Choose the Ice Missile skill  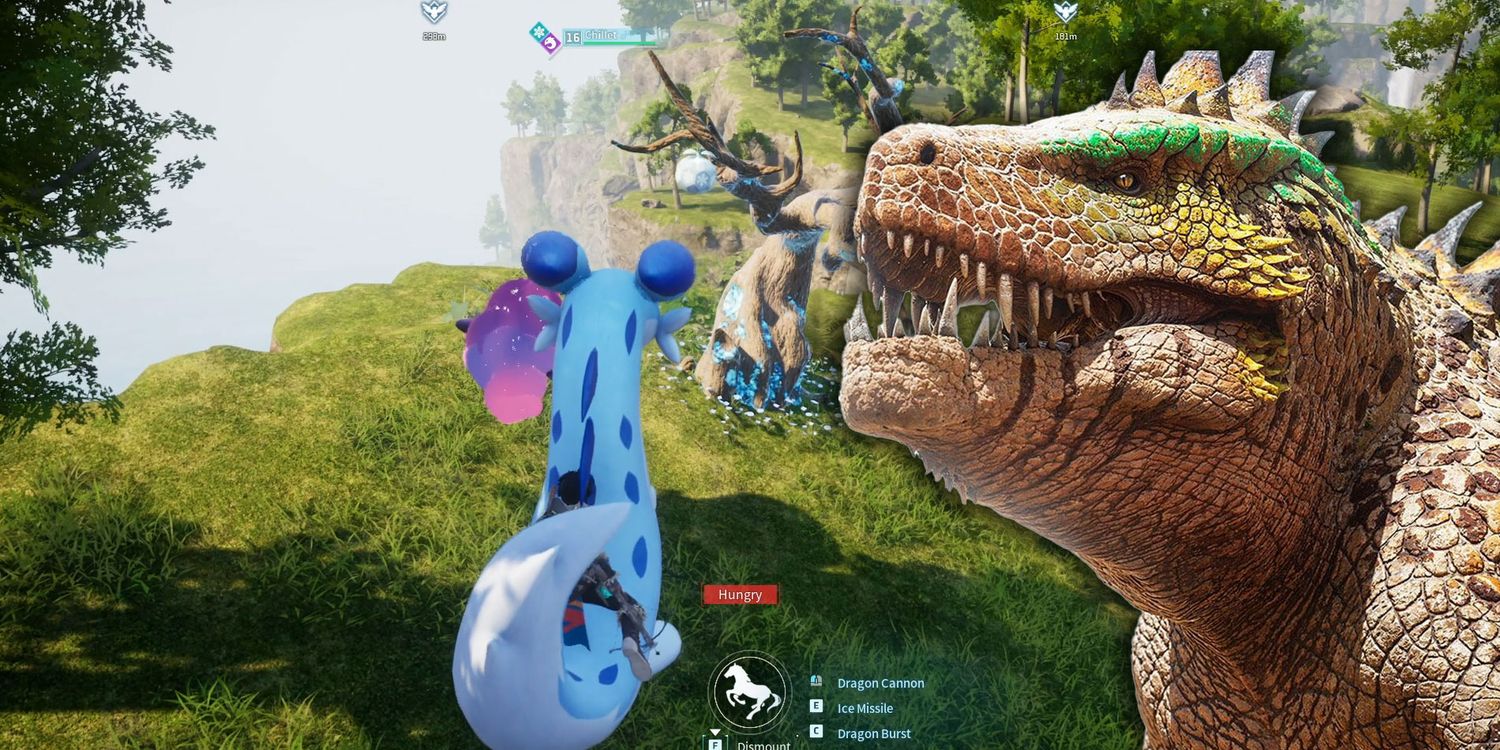(864, 708)
